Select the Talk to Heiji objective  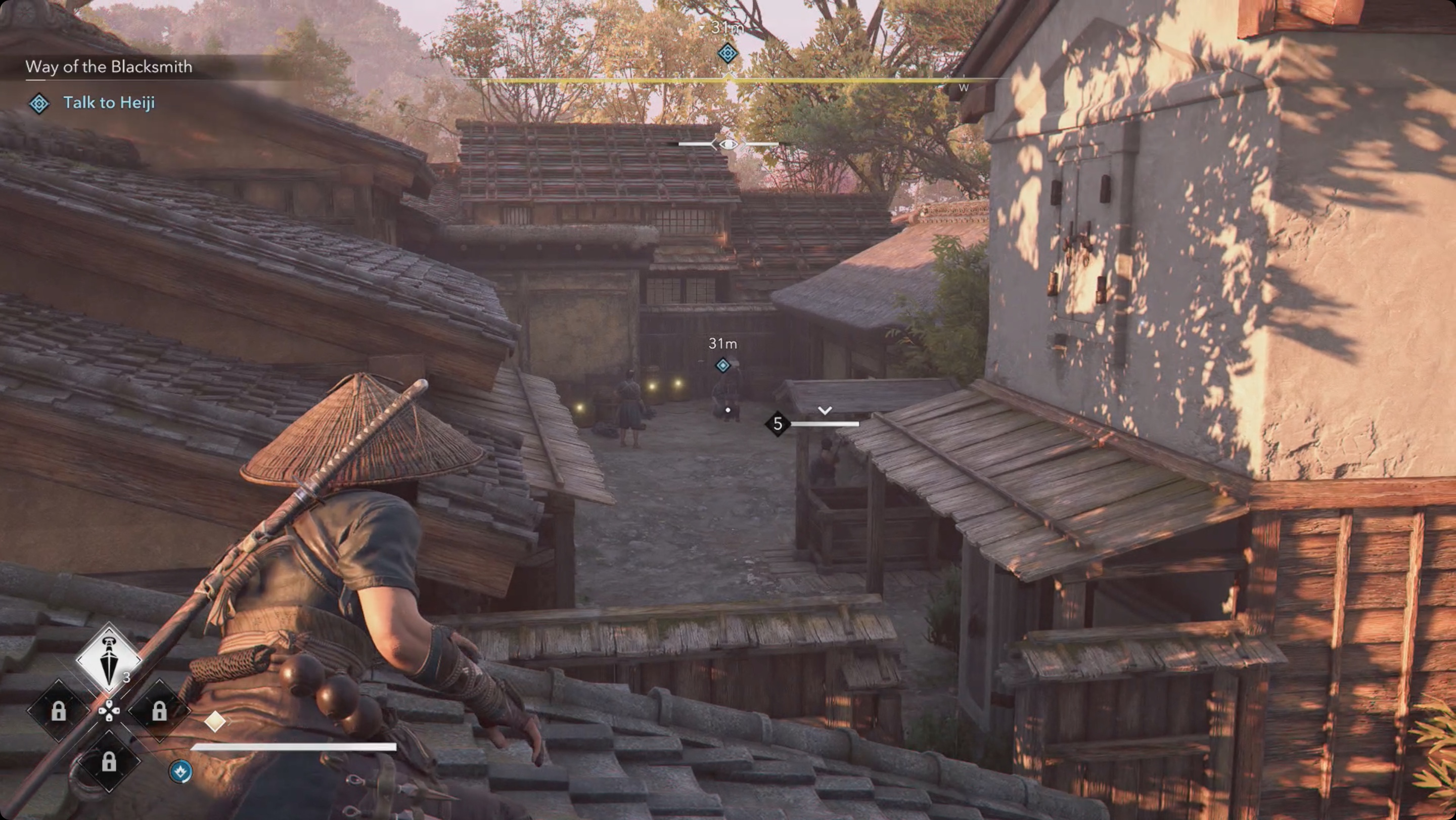coord(109,102)
